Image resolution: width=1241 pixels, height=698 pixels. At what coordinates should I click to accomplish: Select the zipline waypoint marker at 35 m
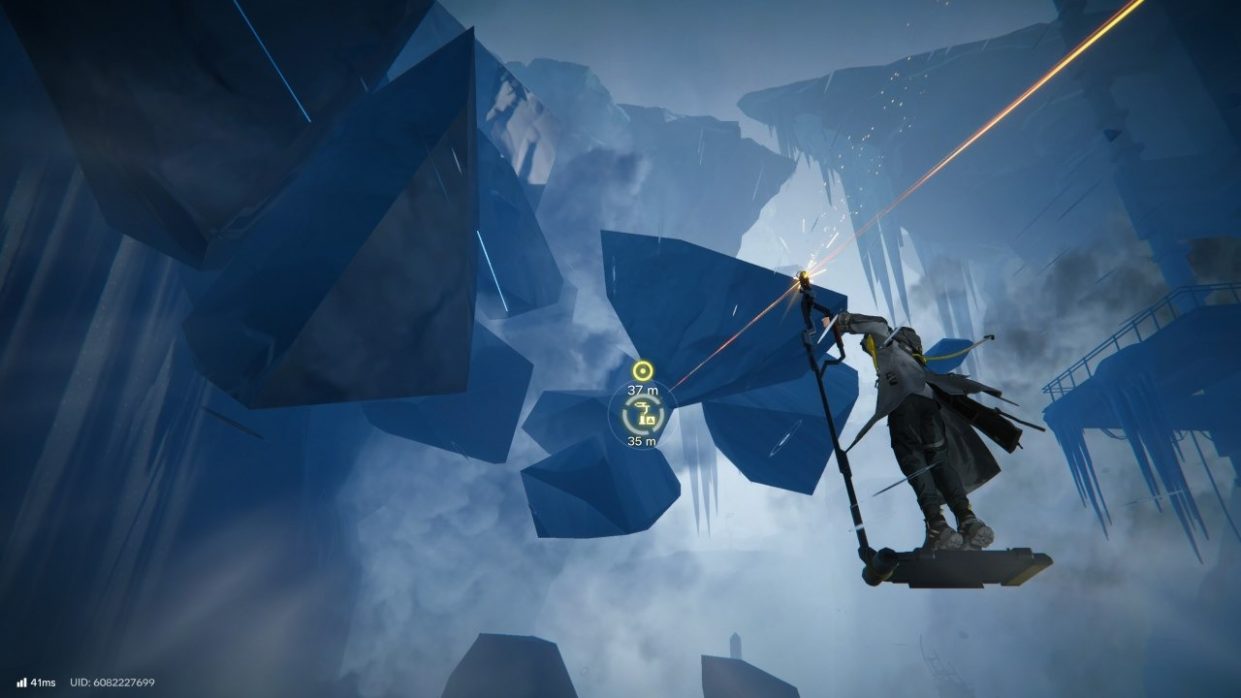pos(643,414)
